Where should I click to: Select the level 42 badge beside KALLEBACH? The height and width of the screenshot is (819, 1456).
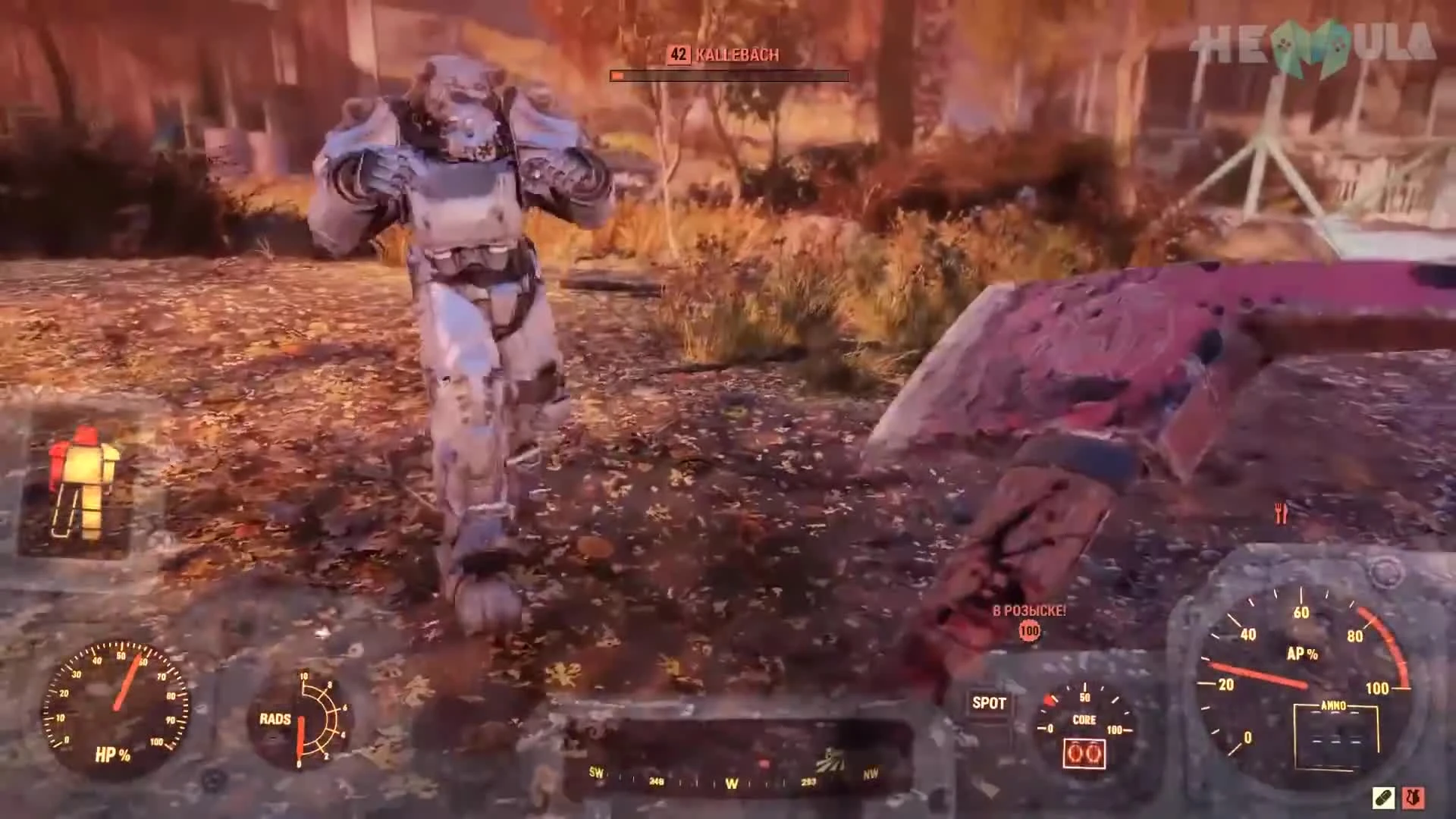click(677, 54)
